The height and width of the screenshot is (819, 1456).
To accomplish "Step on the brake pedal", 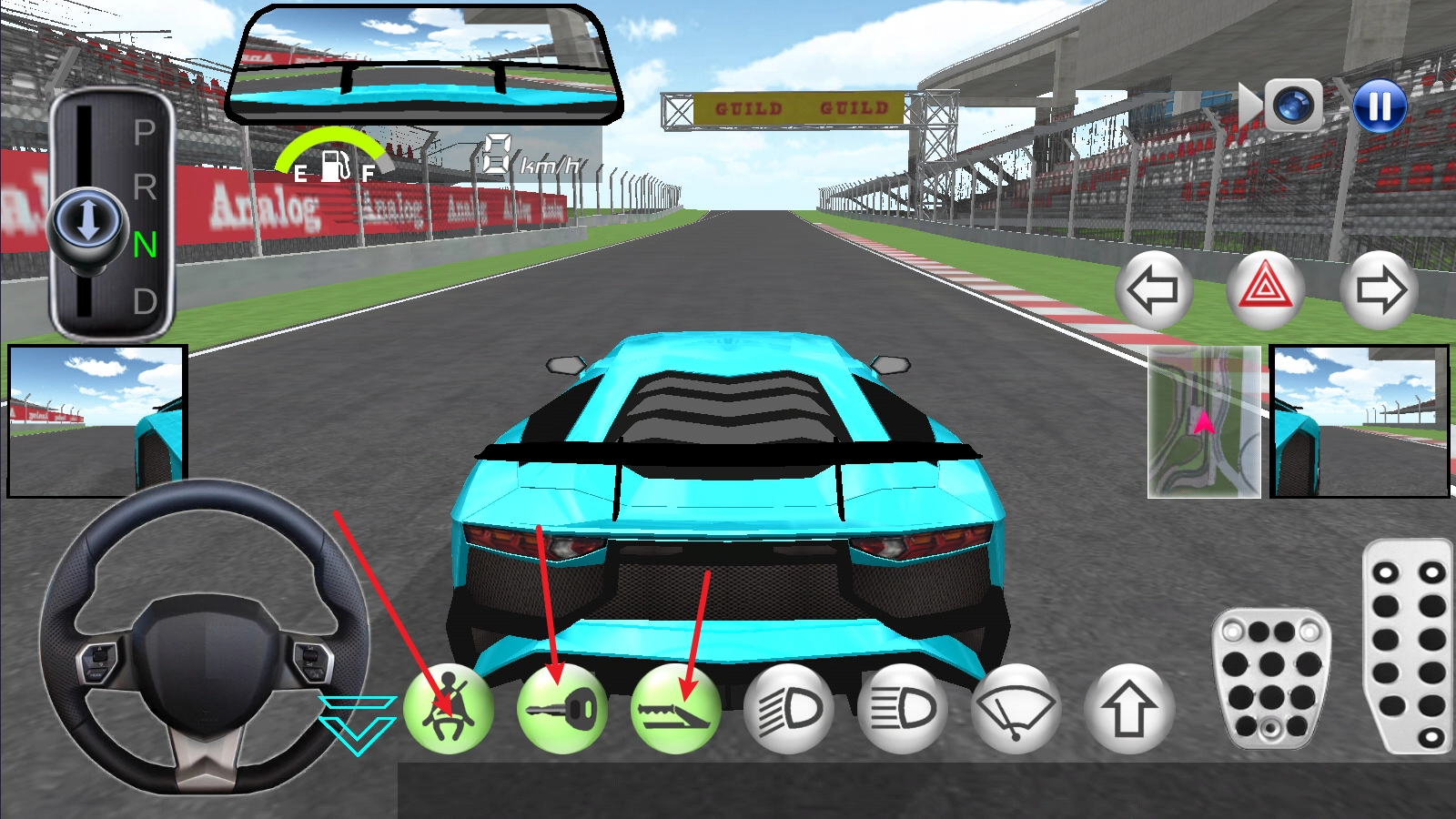I will pos(1270,678).
